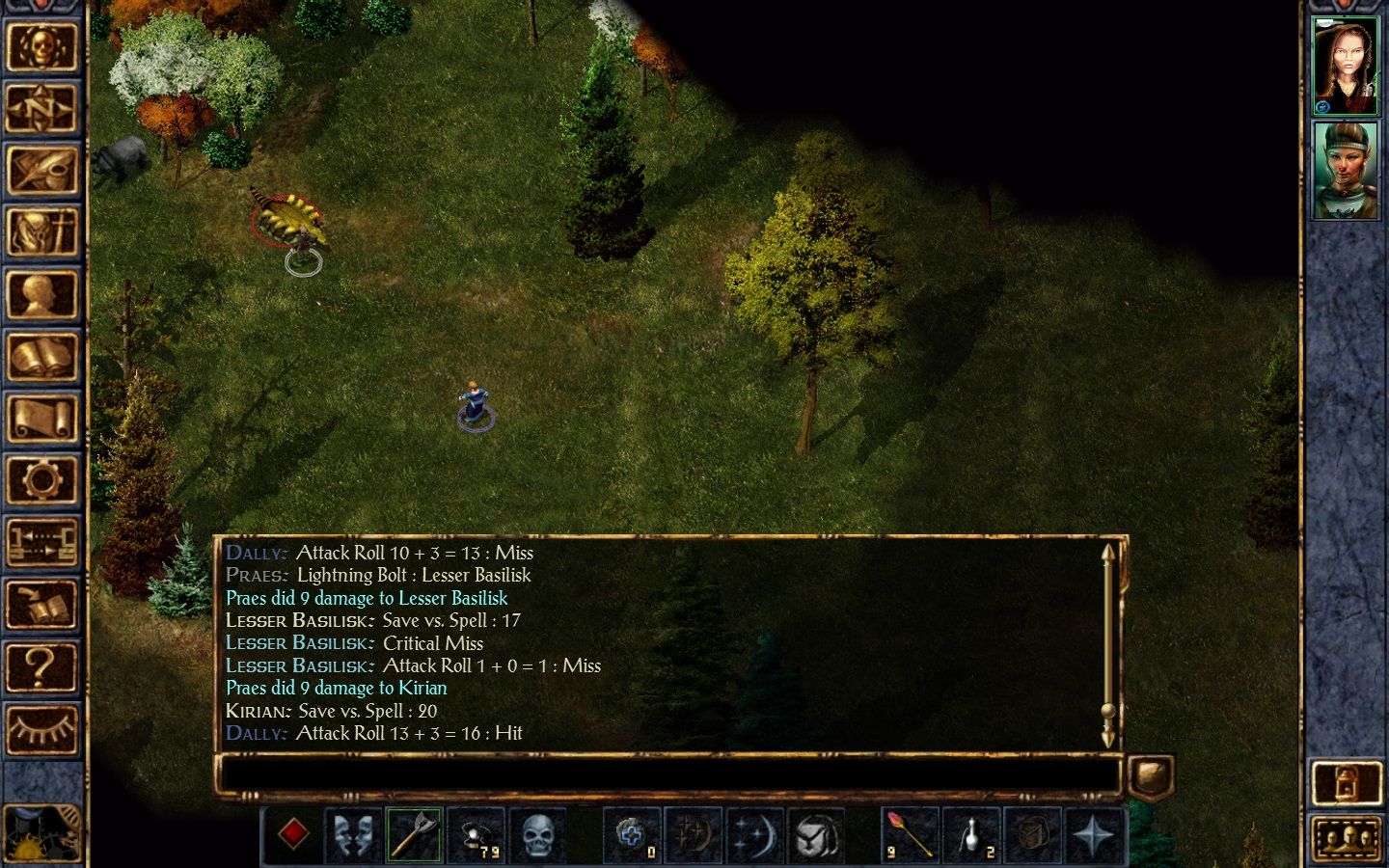Select the top character portrait
Viewport: 1389px width, 868px height.
point(1346,67)
